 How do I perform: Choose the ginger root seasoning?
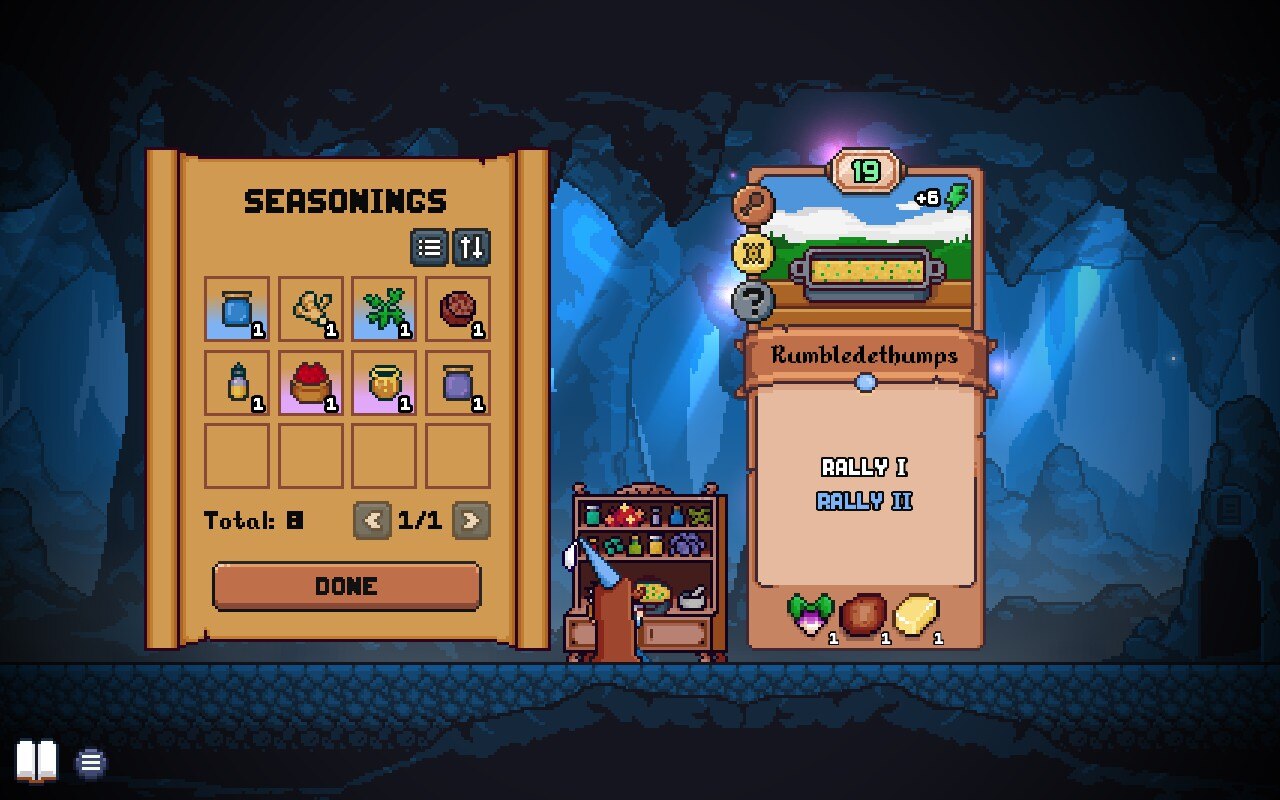pyautogui.click(x=311, y=309)
